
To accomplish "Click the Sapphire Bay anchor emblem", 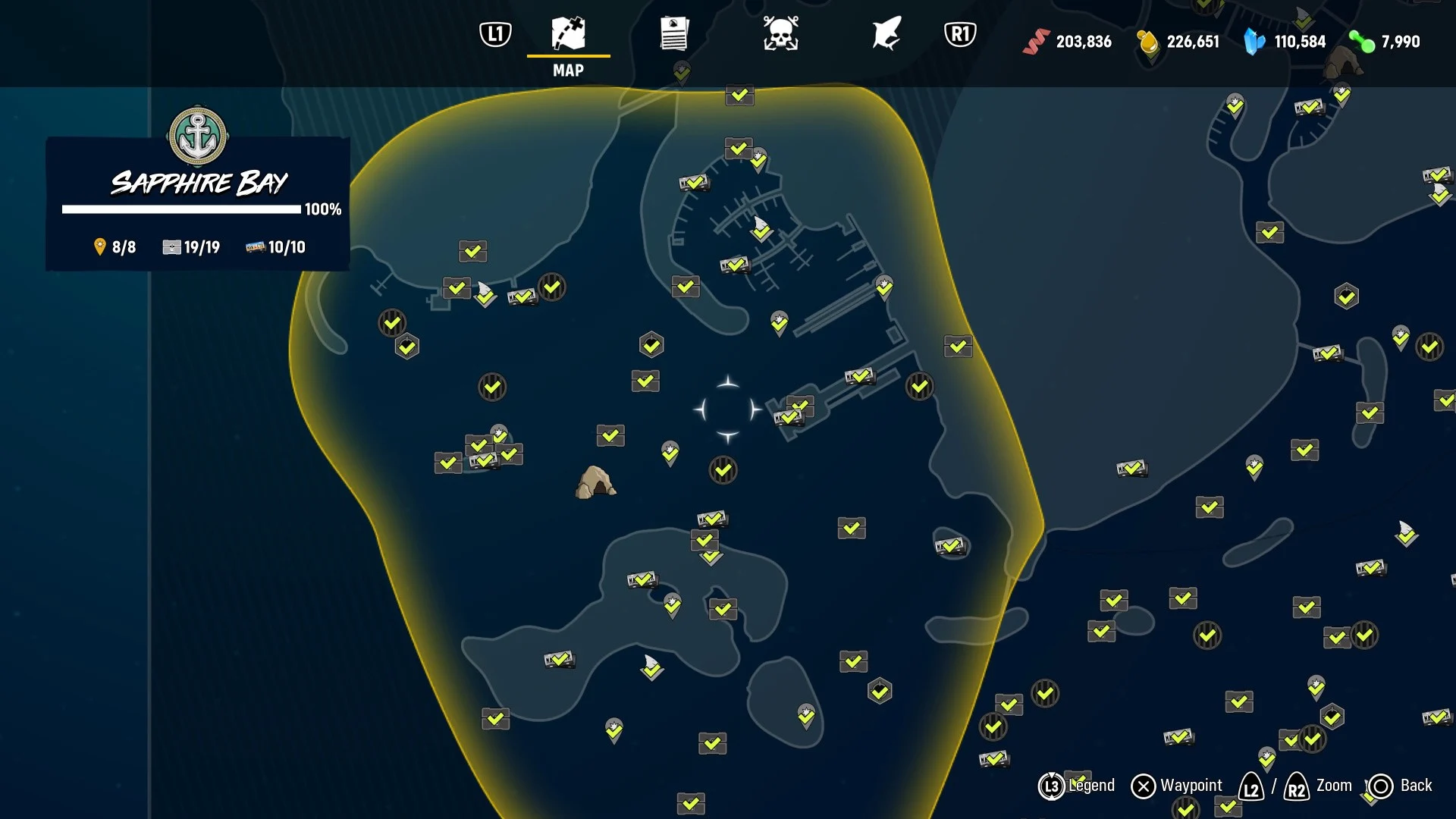I will coord(198,136).
